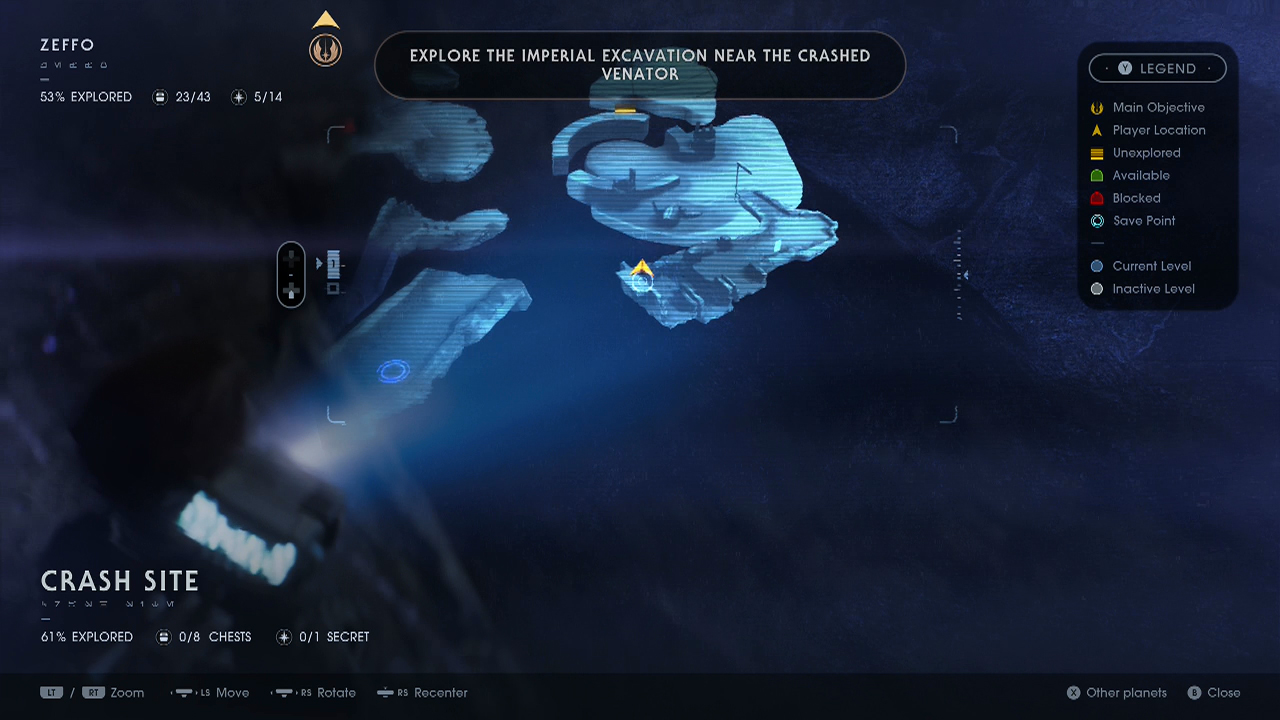Click the Recenter map control

[422, 692]
